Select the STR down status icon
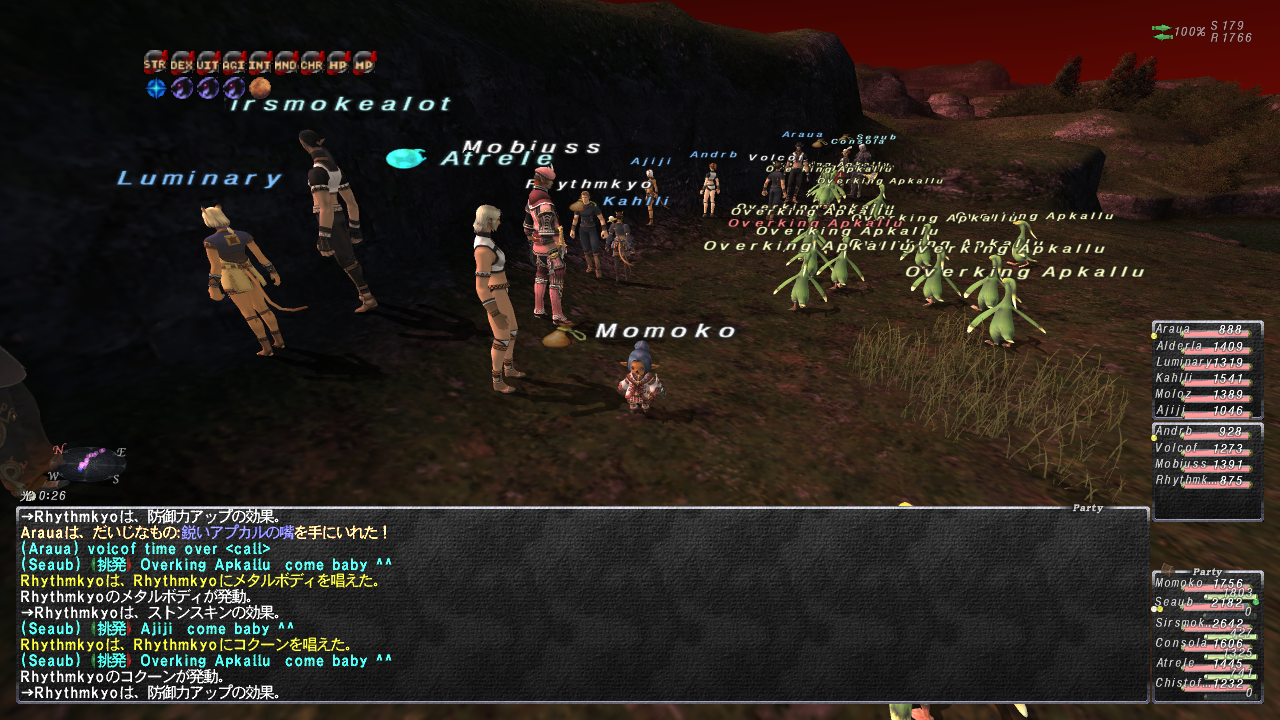 (154, 63)
